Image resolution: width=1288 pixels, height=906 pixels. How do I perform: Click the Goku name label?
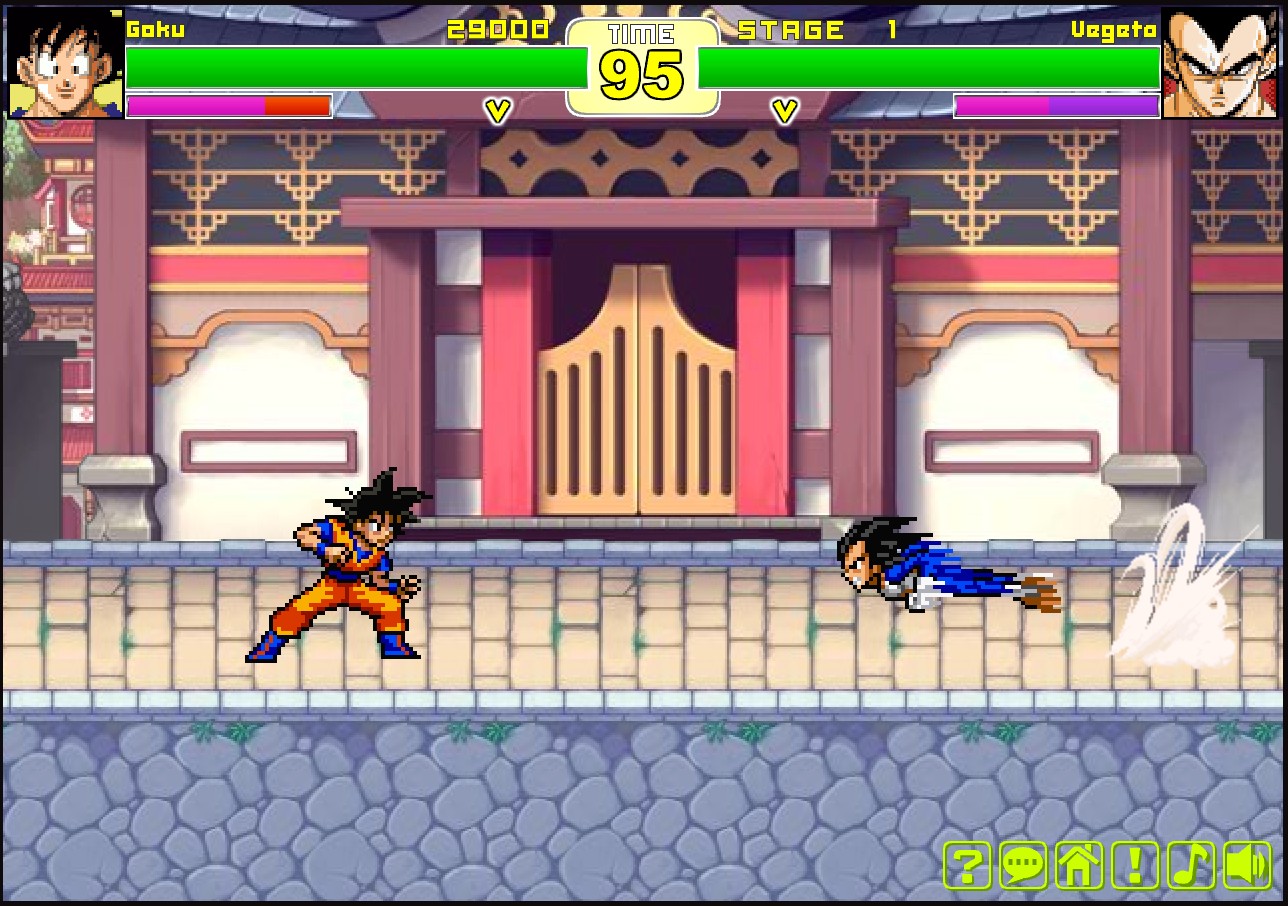click(x=155, y=29)
